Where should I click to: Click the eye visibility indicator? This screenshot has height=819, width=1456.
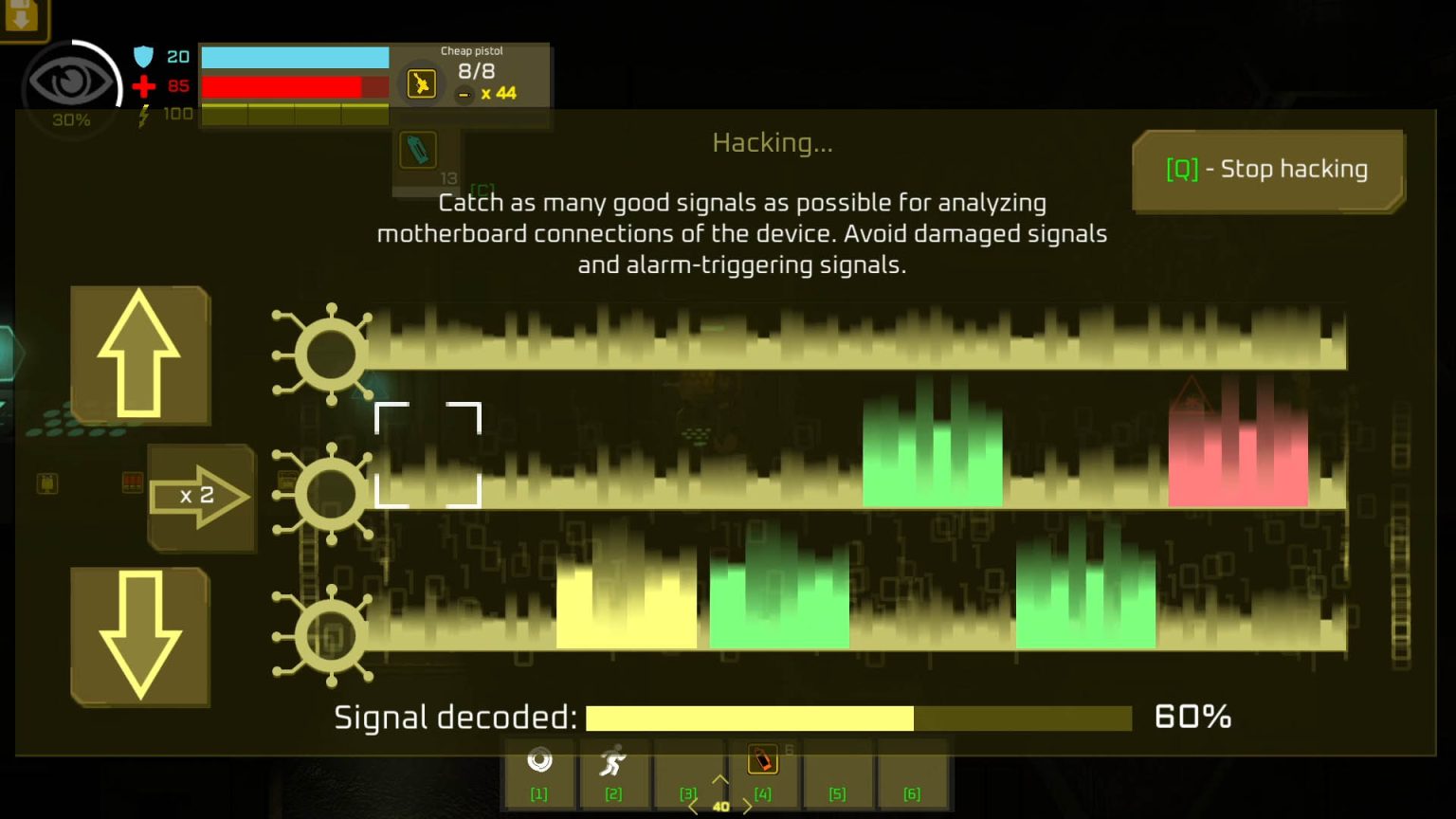coord(69,83)
